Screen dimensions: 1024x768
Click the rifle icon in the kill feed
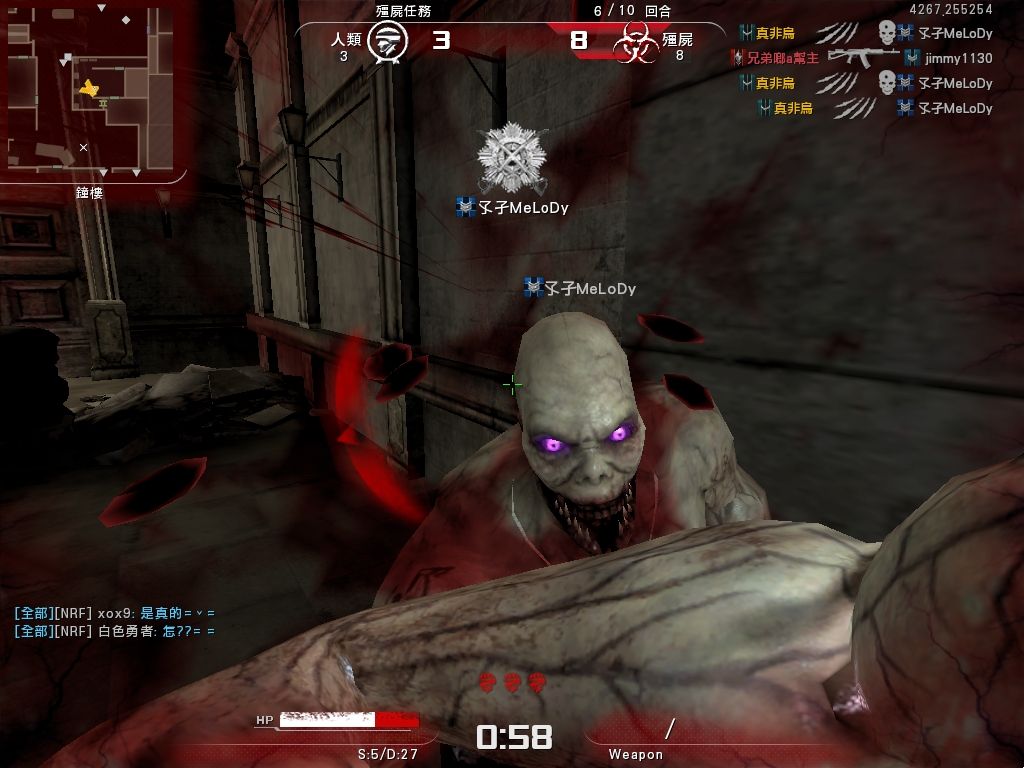point(861,58)
